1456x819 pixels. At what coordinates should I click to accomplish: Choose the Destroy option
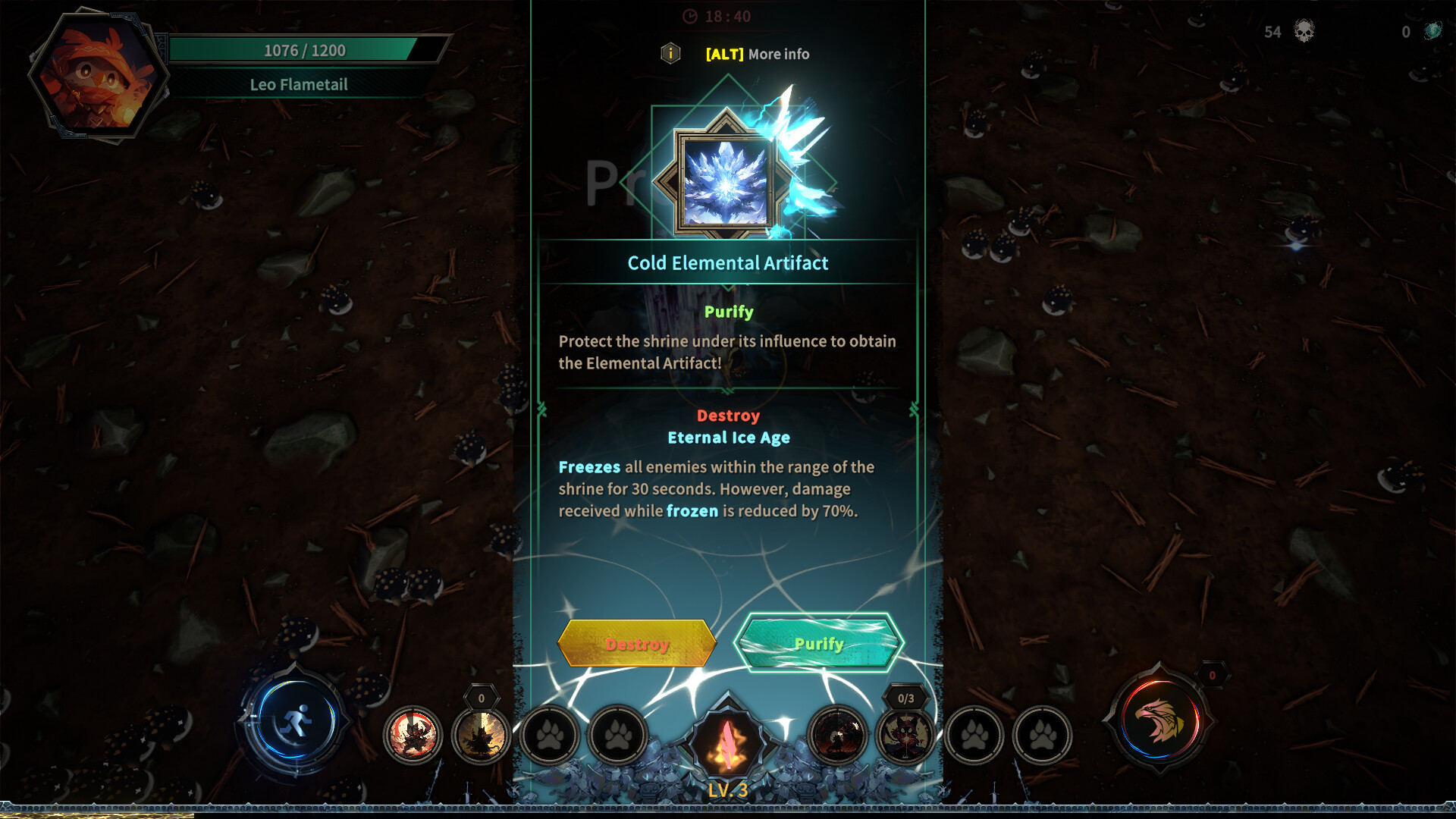click(635, 643)
